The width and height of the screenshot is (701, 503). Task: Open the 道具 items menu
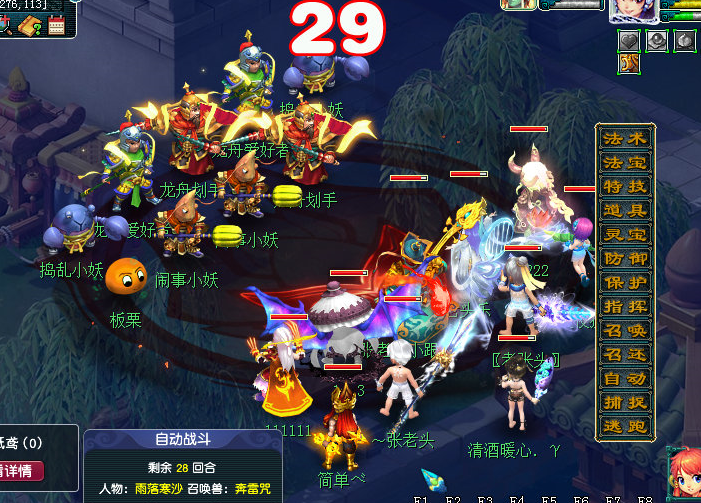pyautogui.click(x=623, y=211)
